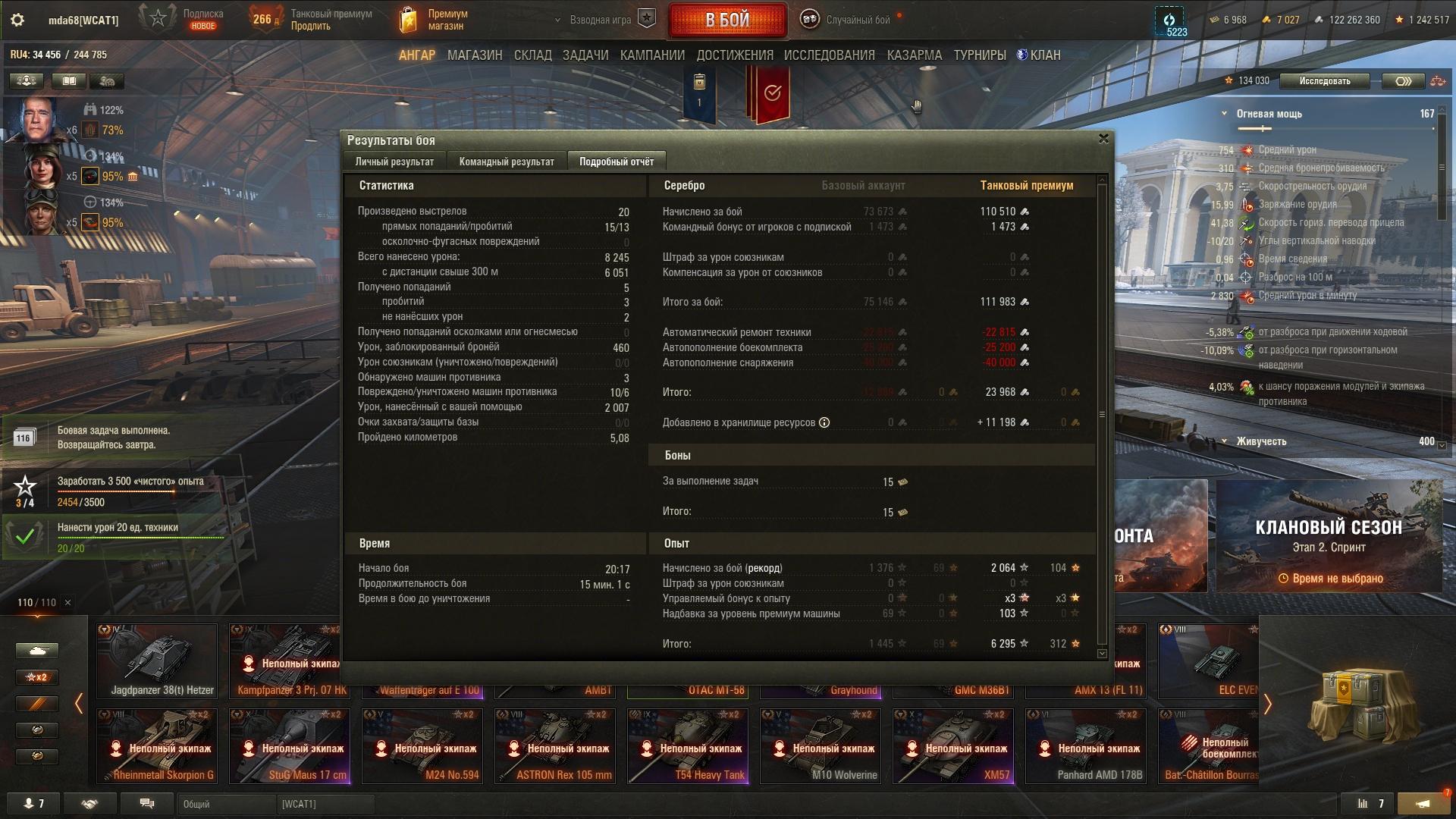Click the Исследовать button
Screen dimensions: 1456x819
coord(1324,81)
